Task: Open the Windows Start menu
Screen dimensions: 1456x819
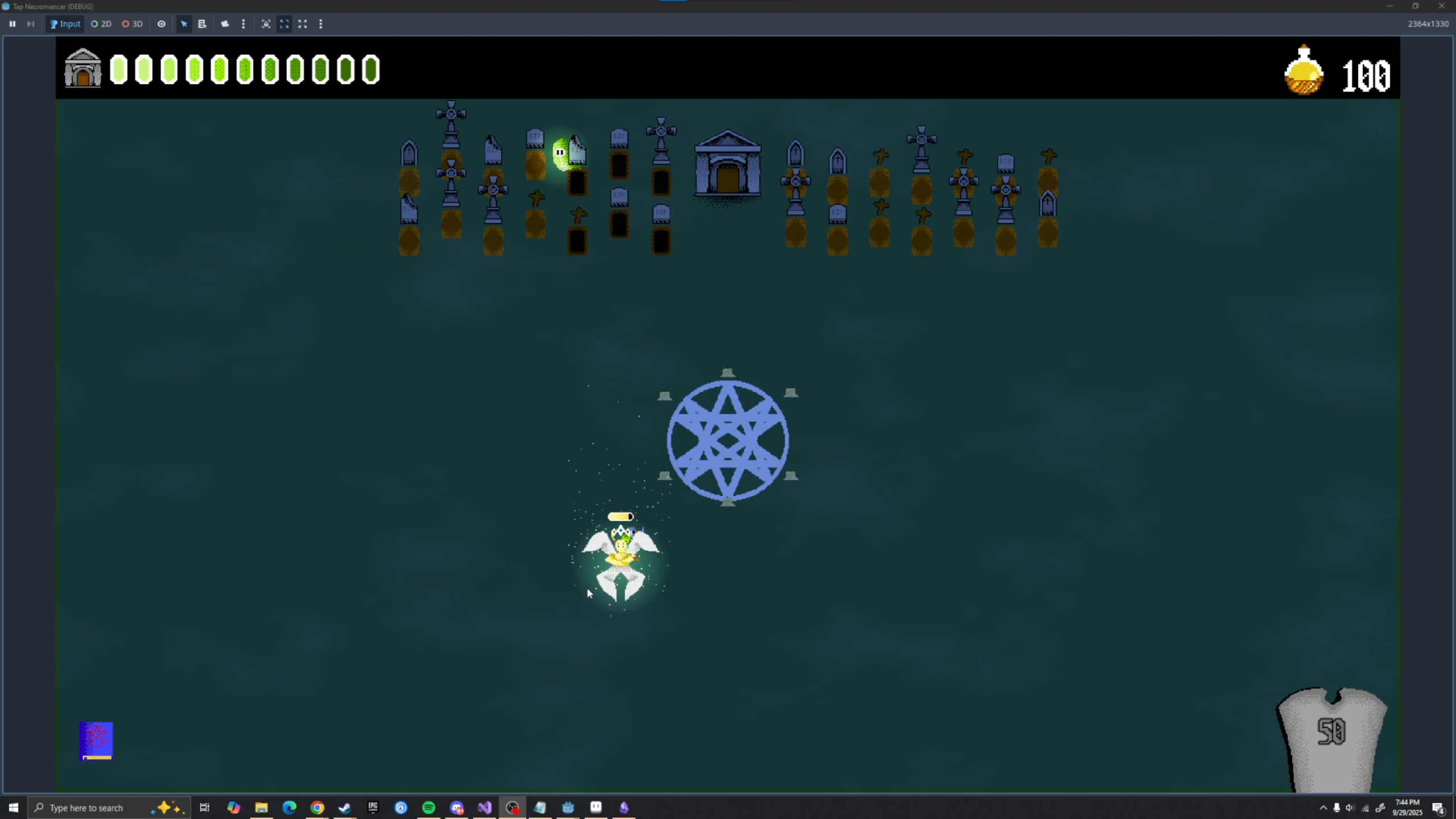Action: click(x=13, y=807)
